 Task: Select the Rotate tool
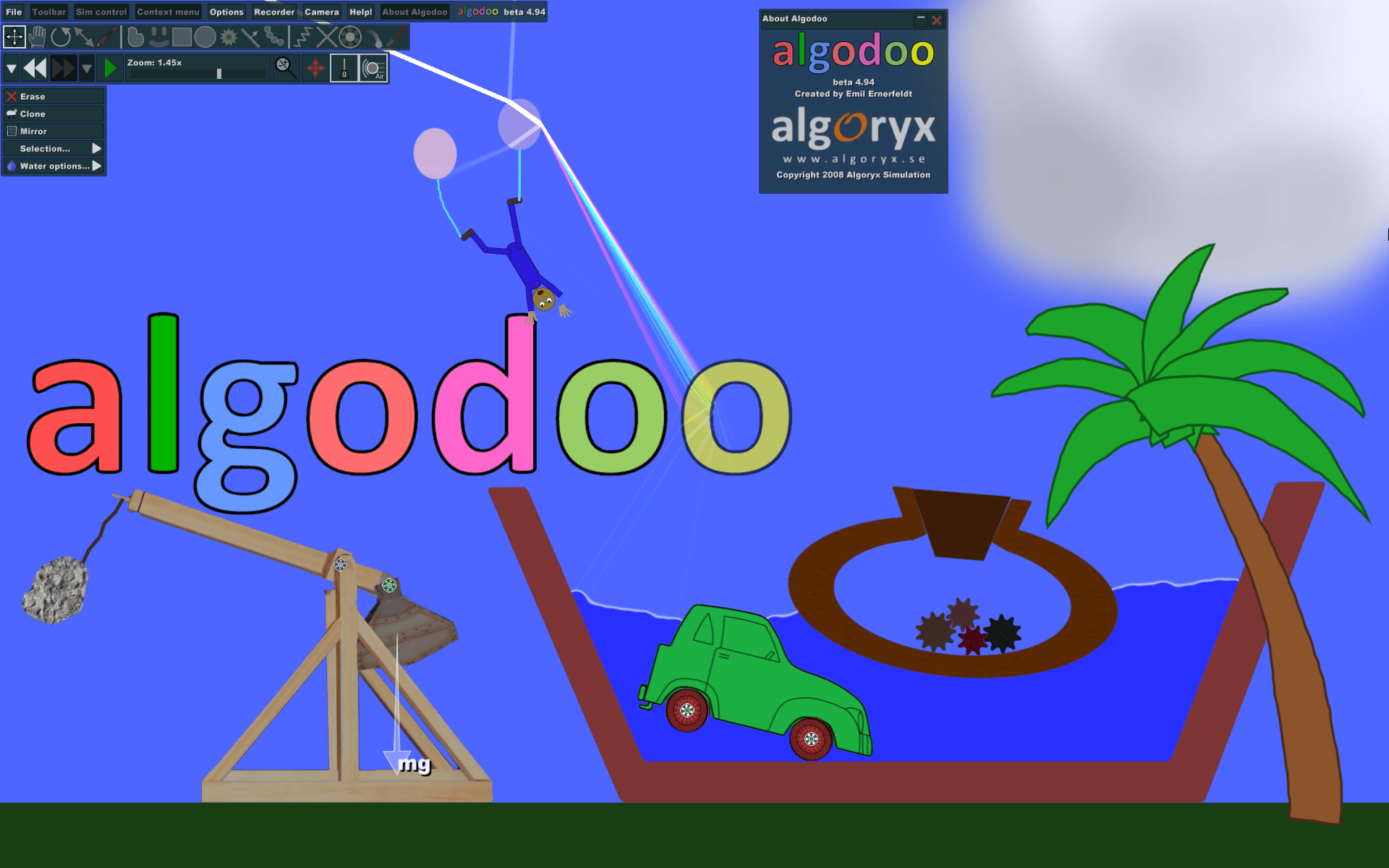point(62,36)
